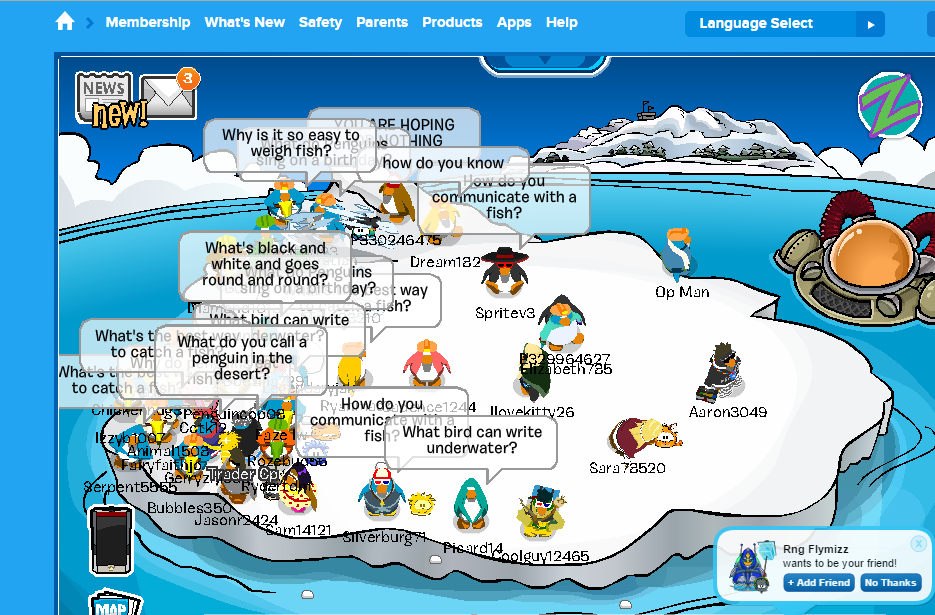Decline friend request with No Thanks
Image resolution: width=935 pixels, height=615 pixels.
tap(890, 583)
